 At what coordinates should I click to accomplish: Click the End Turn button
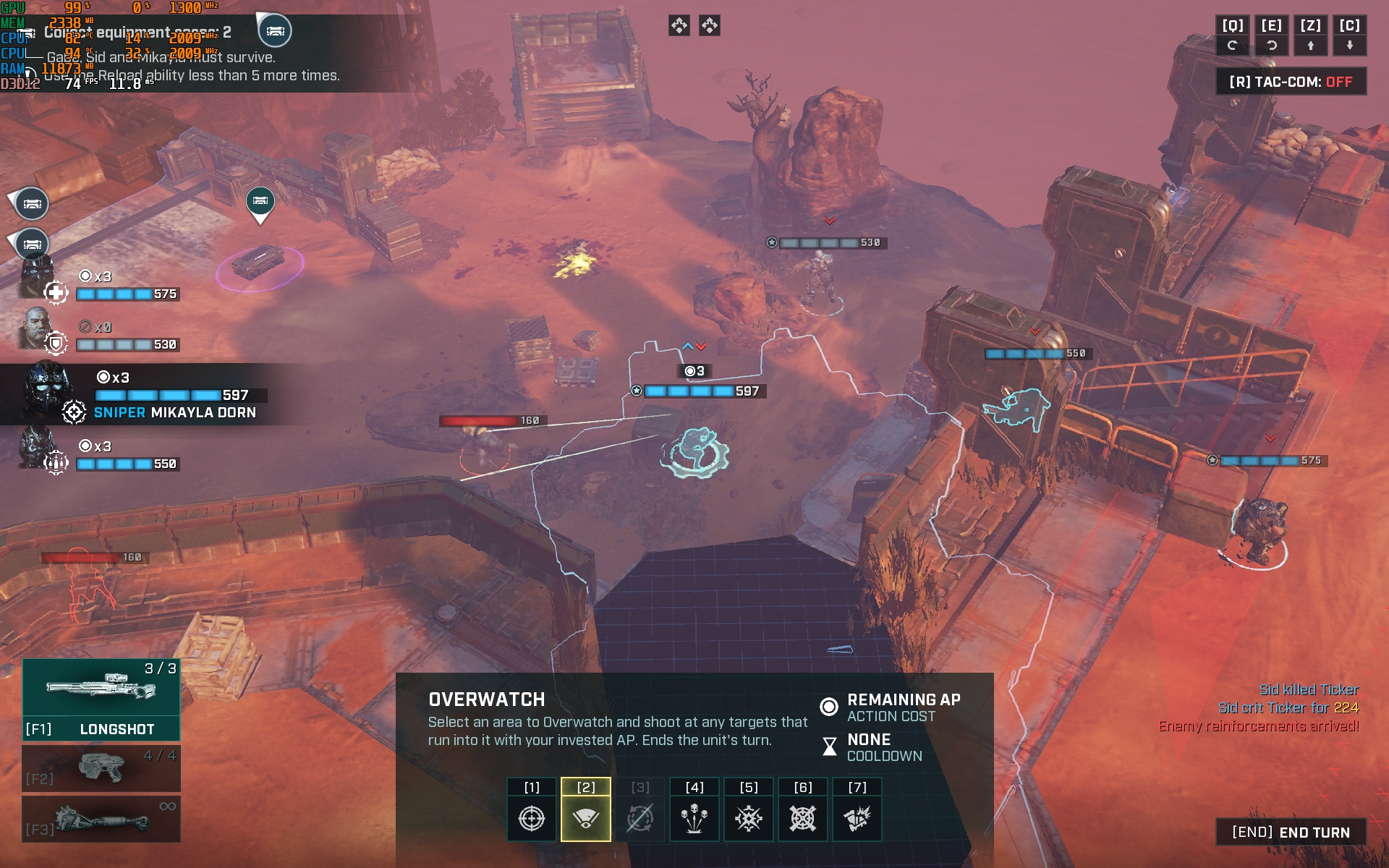coord(1291,833)
